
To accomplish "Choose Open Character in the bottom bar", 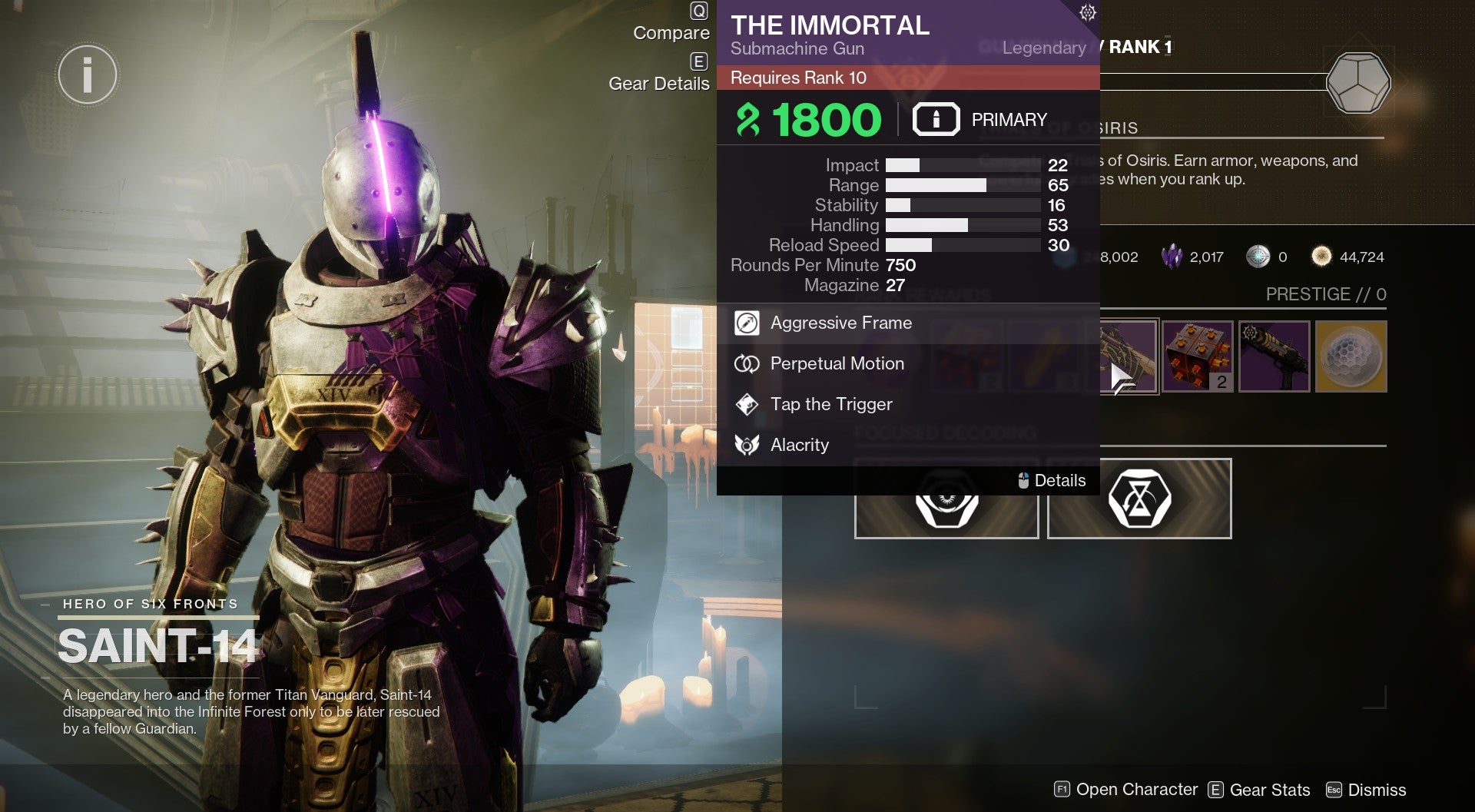I will coord(1126,790).
